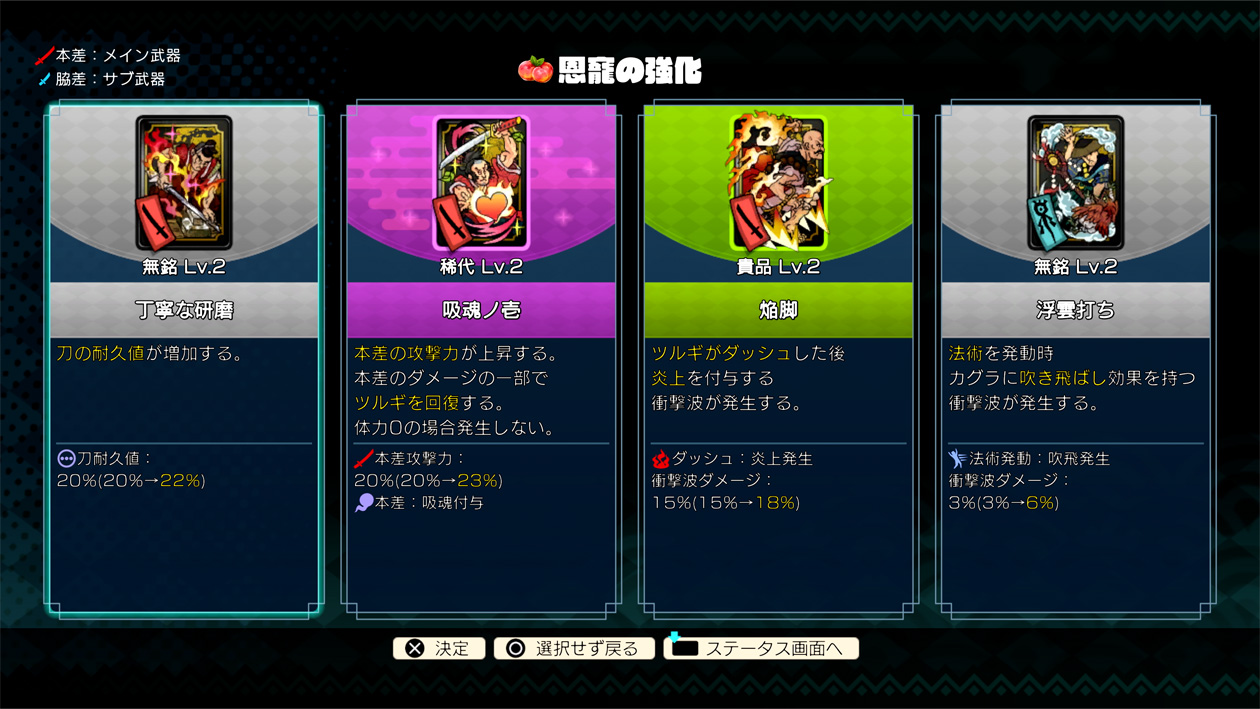Pick the 焔脚 boon card
Image resolution: width=1260 pixels, height=709 pixels.
coord(777,360)
